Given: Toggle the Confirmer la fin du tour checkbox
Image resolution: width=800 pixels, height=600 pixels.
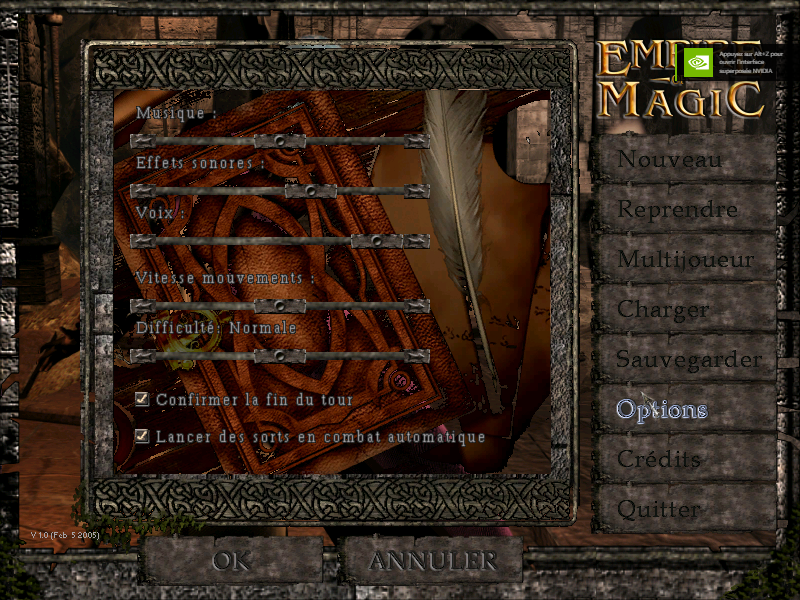Looking at the screenshot, I should [142, 399].
